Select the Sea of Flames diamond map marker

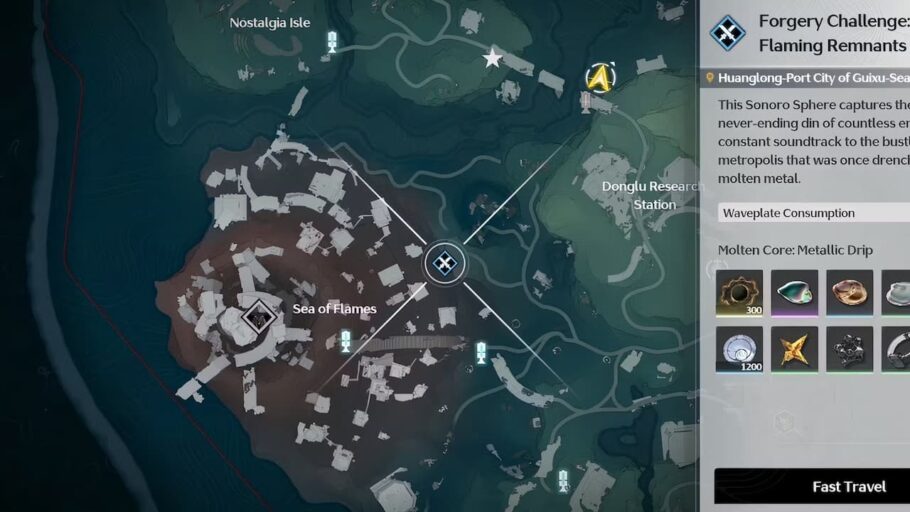pos(259,318)
